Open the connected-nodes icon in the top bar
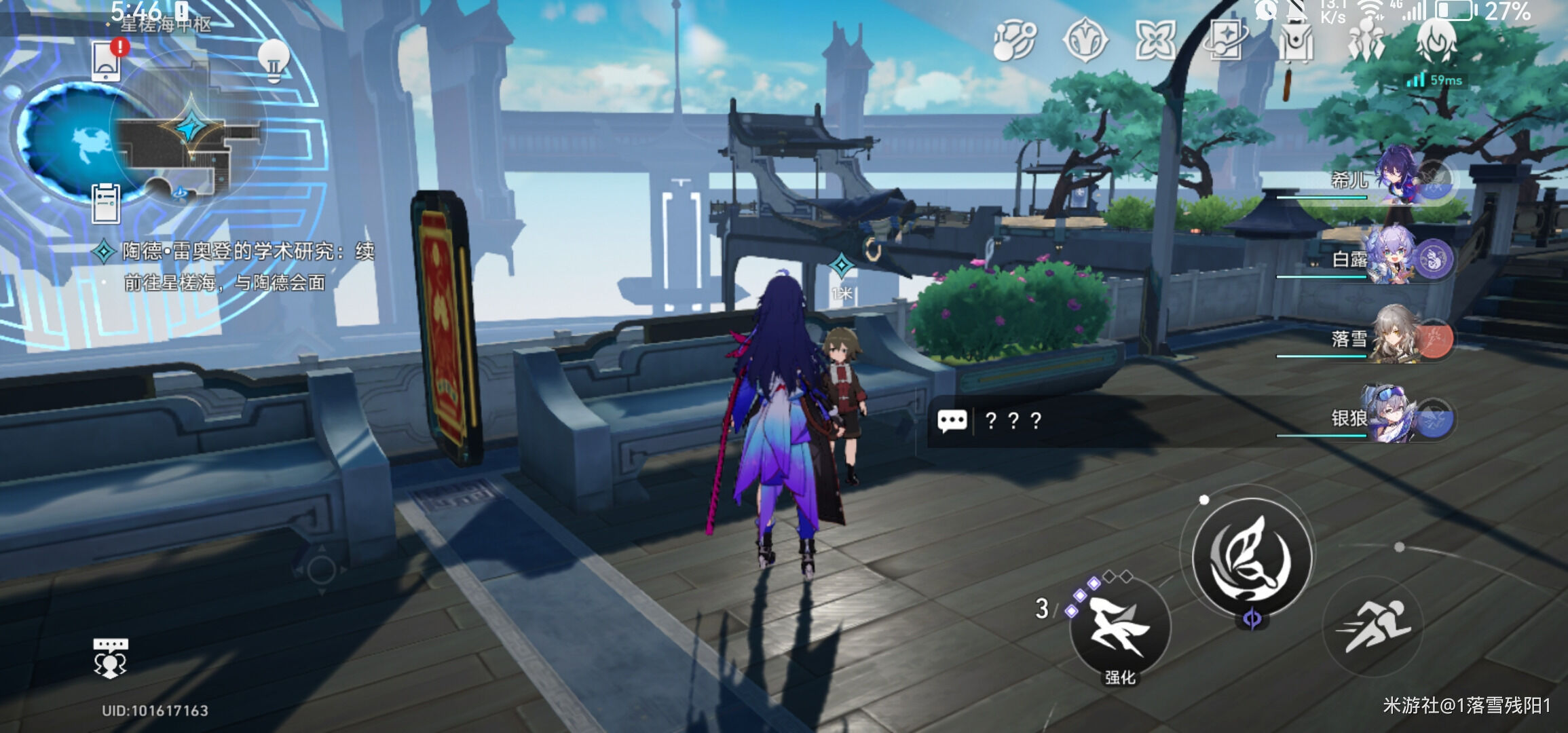Viewport: 1568px width, 733px height. pyautogui.click(x=1014, y=41)
